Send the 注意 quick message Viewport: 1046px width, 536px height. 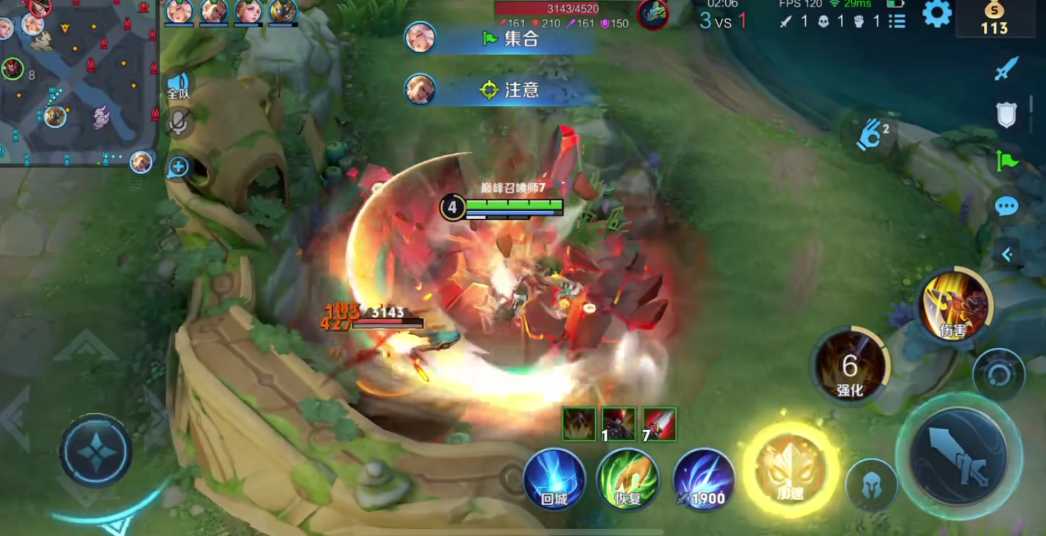coord(520,90)
